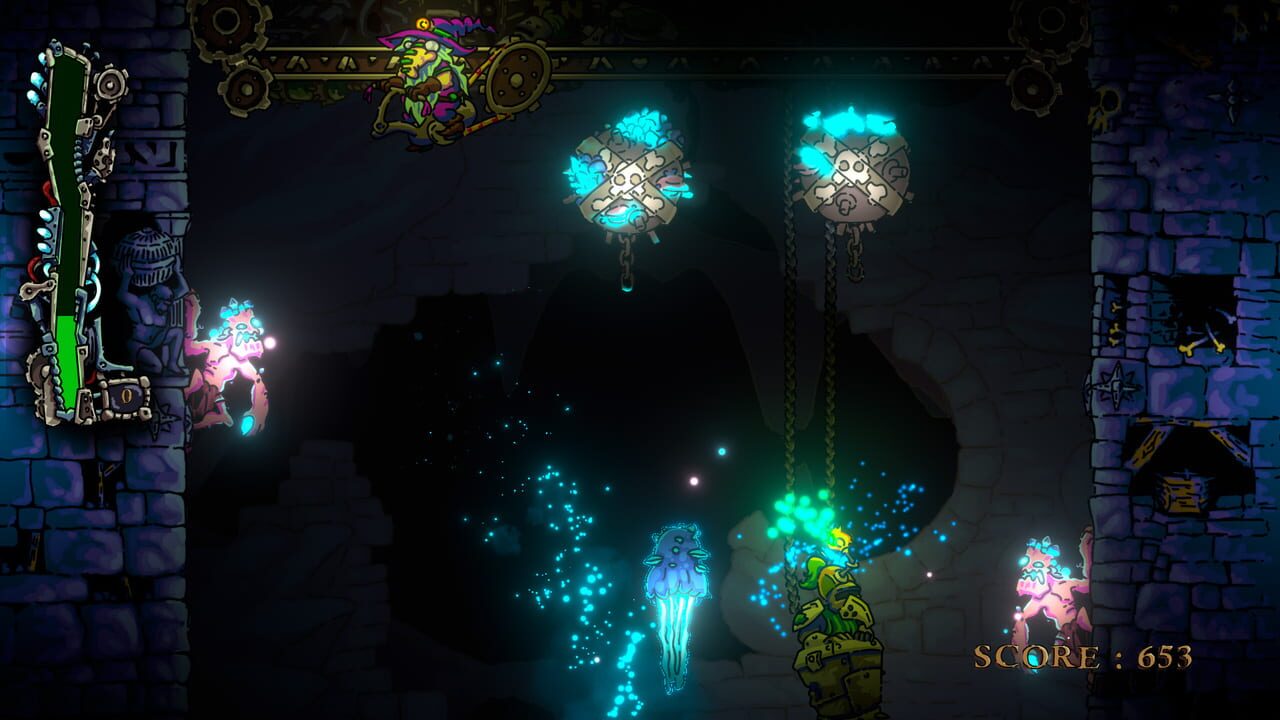
Task: Click the star emblem on the right wall
Action: 1115,385
